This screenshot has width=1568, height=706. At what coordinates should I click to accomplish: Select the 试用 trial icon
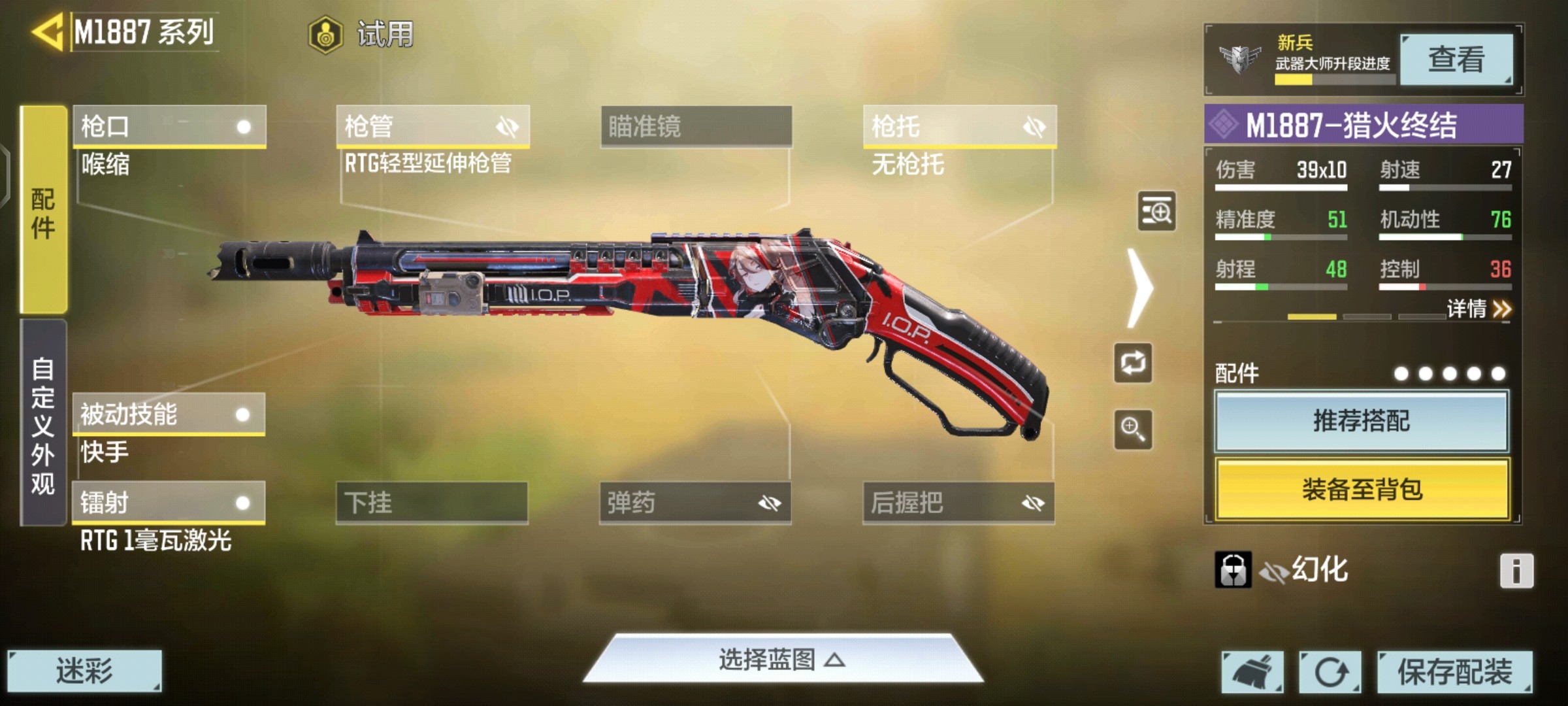[x=325, y=36]
